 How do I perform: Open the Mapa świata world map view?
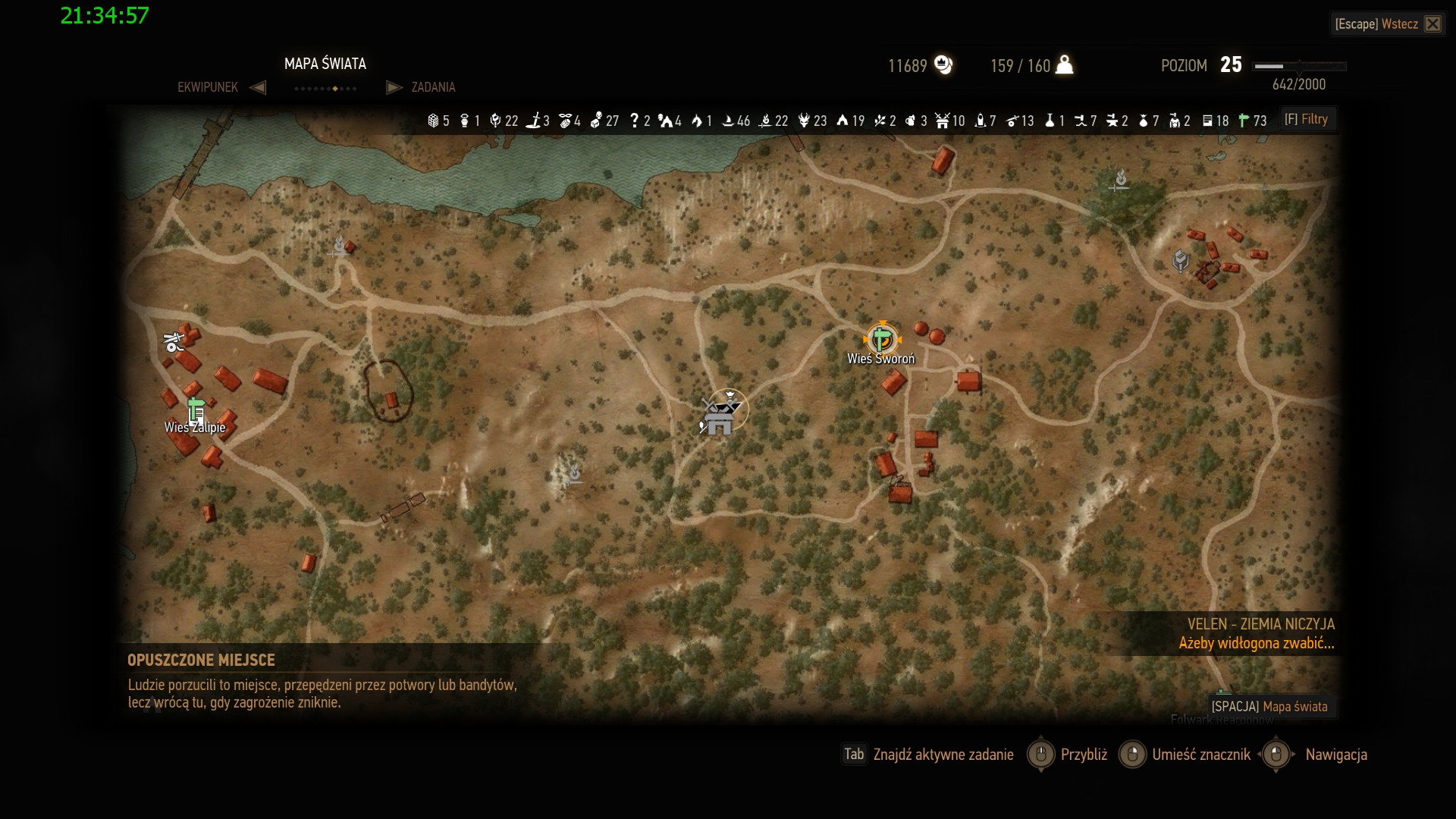tap(1270, 707)
